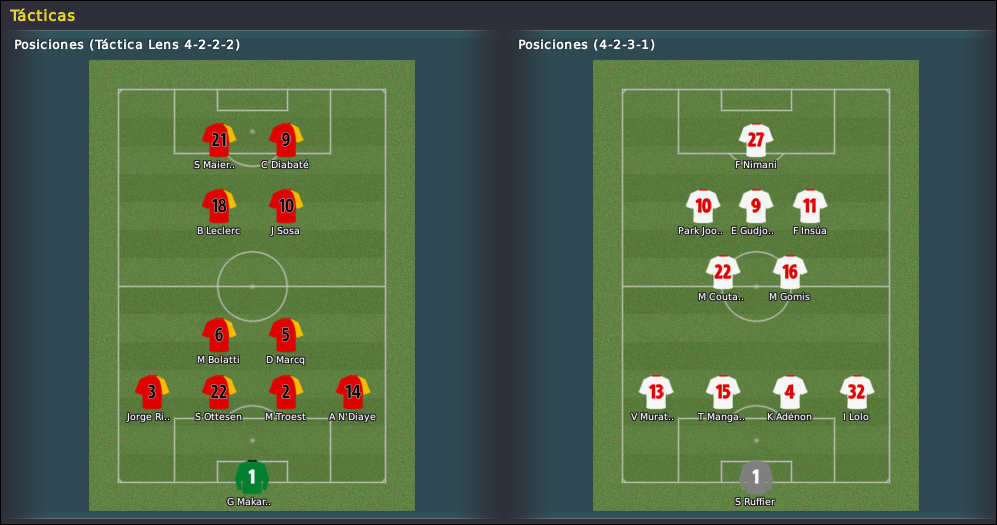Click goalkeeper S Ruffier's grey shirt
The image size is (997, 525).
tap(755, 477)
